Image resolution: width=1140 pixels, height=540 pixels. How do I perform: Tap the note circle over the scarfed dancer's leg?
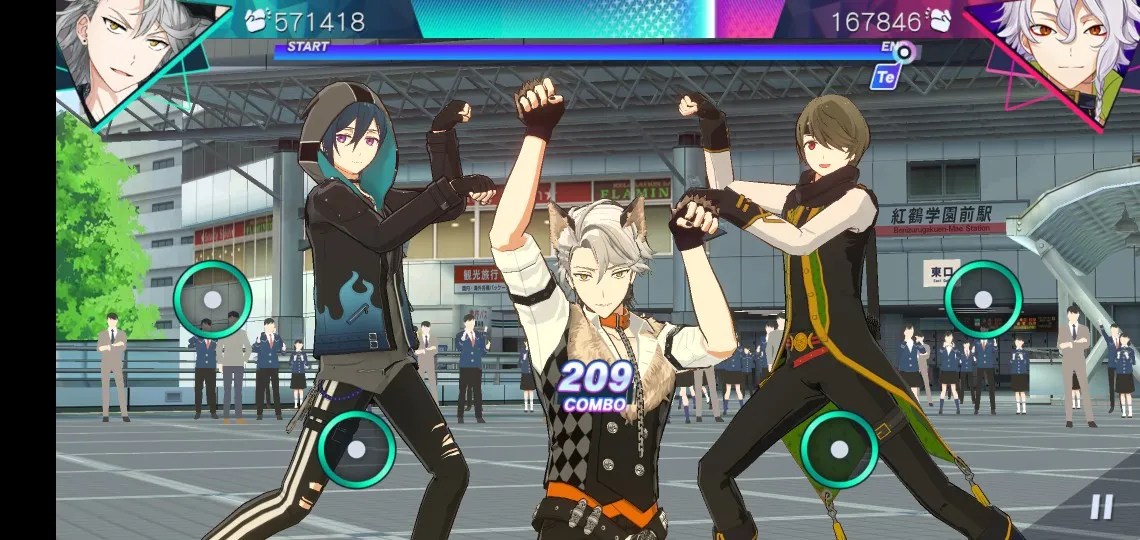click(x=839, y=449)
